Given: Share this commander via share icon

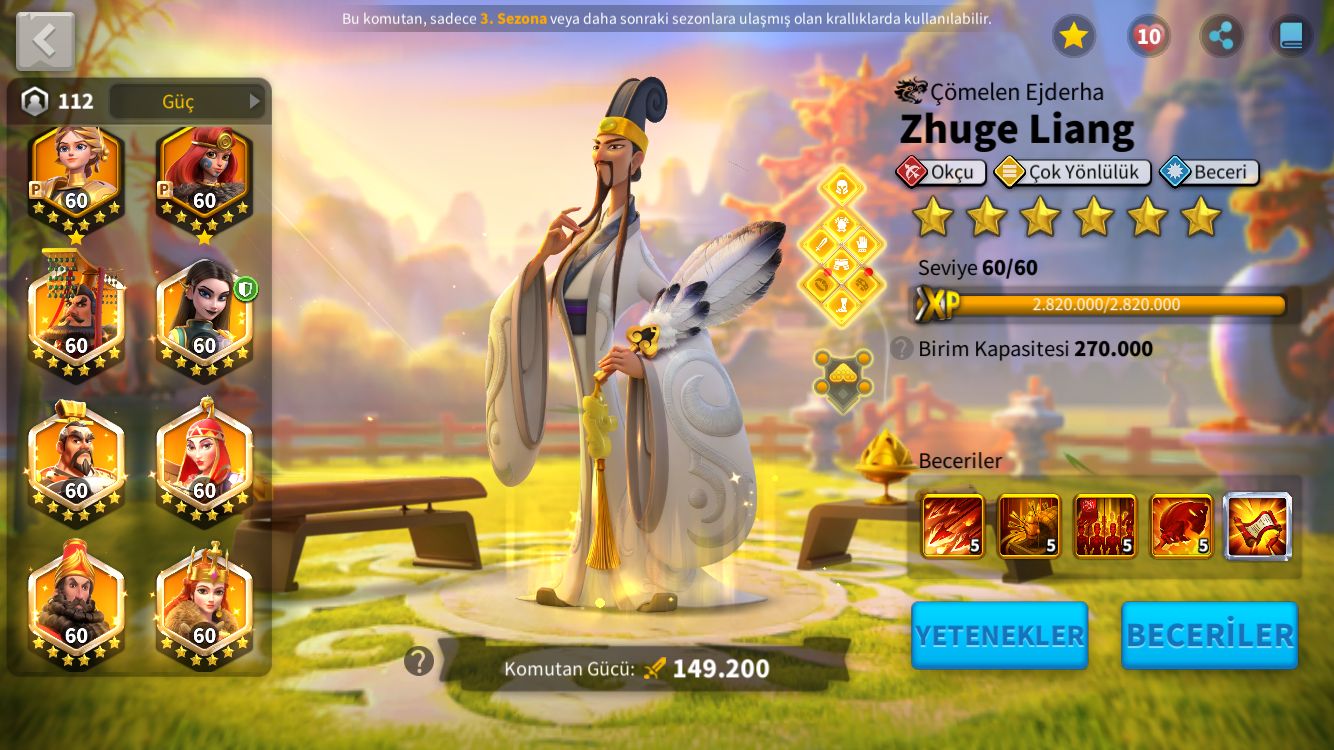Looking at the screenshot, I should click(x=1221, y=36).
